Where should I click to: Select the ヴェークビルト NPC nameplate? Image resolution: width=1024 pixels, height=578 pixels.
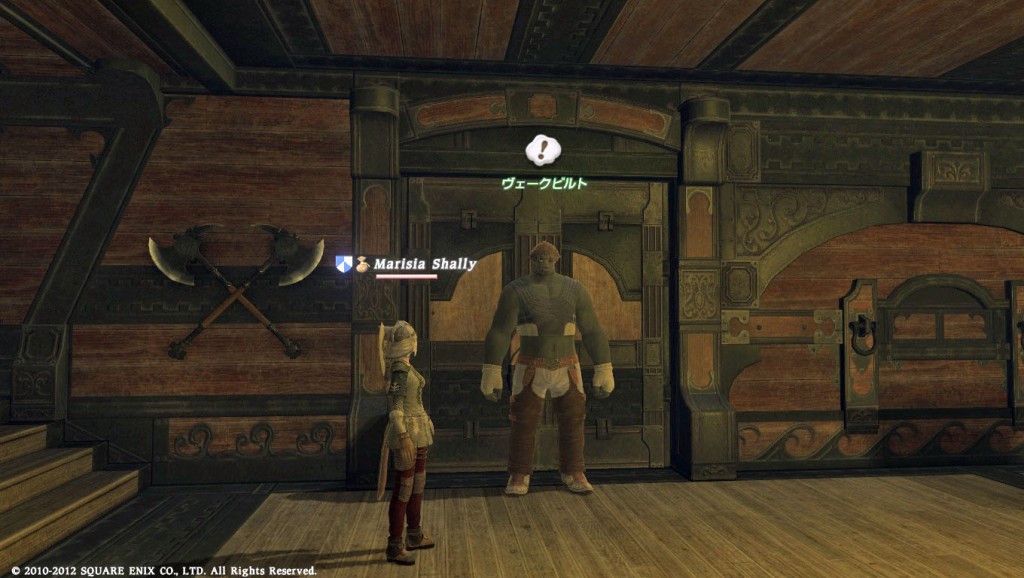tap(544, 184)
